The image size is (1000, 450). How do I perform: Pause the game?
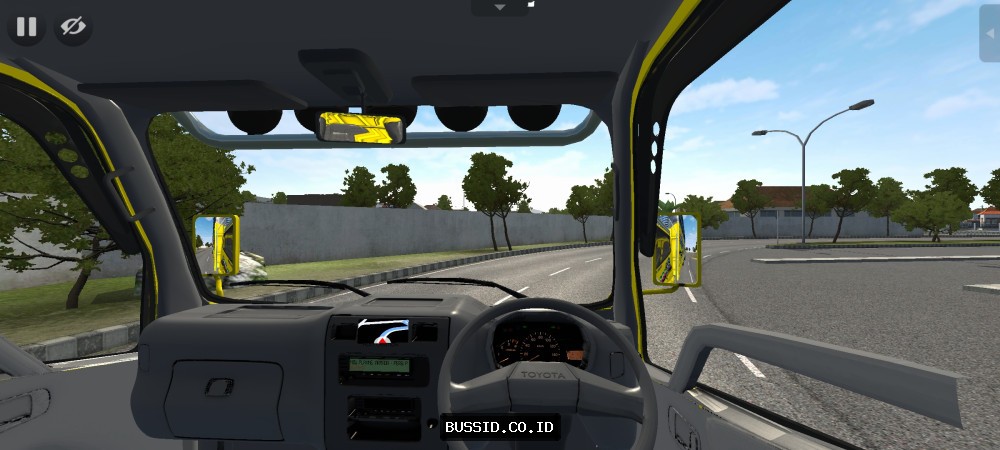(26, 27)
